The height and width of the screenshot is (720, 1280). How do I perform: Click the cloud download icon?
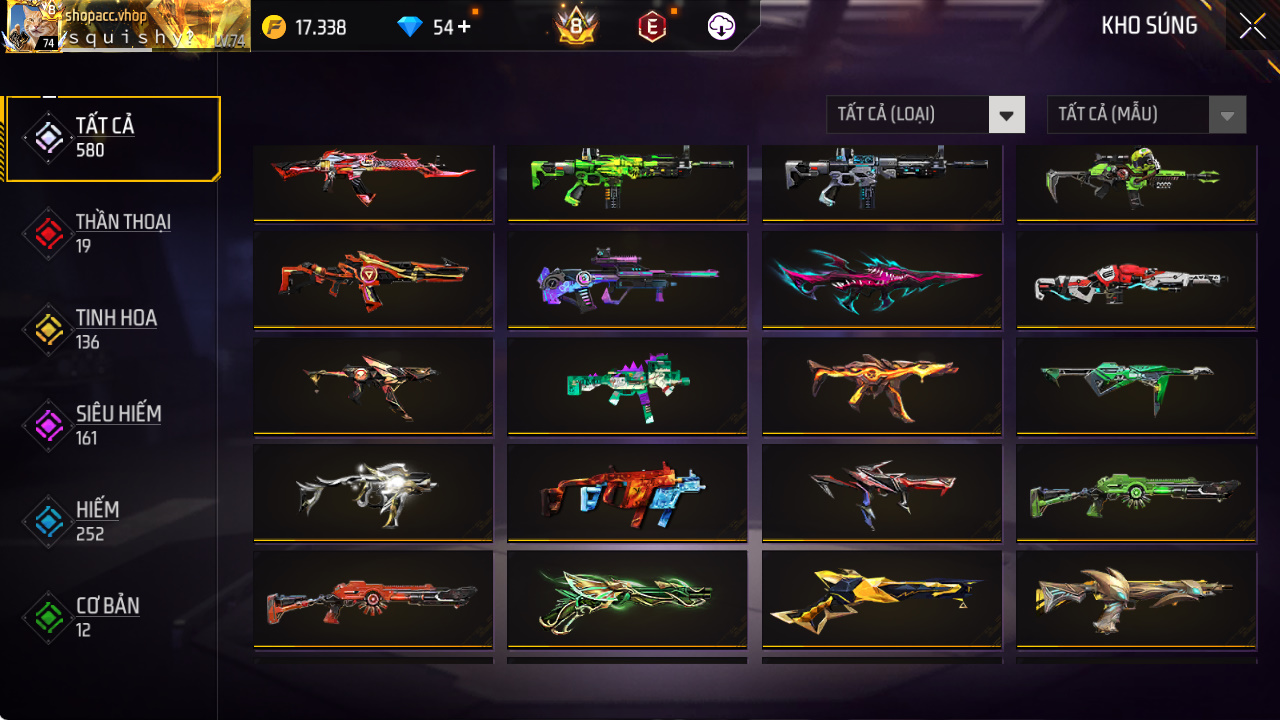coord(722,26)
